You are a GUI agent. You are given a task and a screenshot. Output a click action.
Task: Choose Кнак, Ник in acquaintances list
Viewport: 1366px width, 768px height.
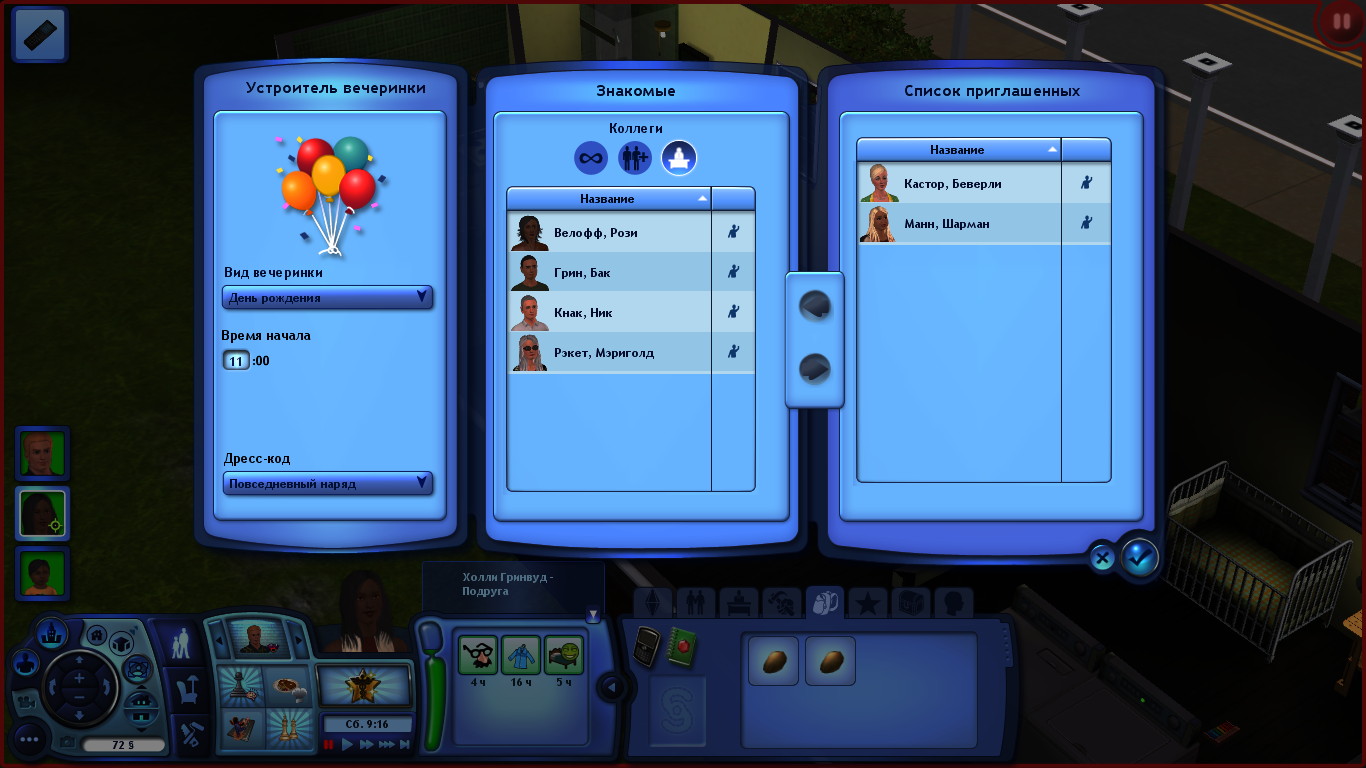pyautogui.click(x=608, y=313)
